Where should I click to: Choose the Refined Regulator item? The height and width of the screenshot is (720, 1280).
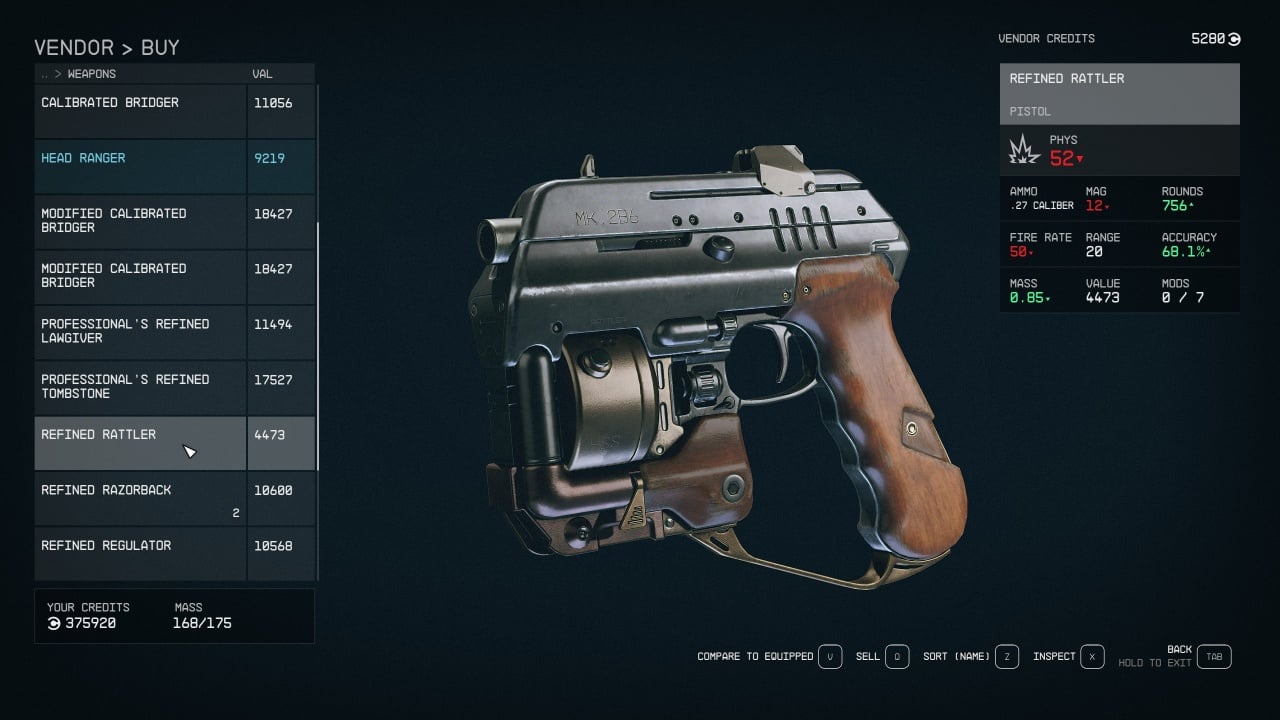(x=140, y=553)
